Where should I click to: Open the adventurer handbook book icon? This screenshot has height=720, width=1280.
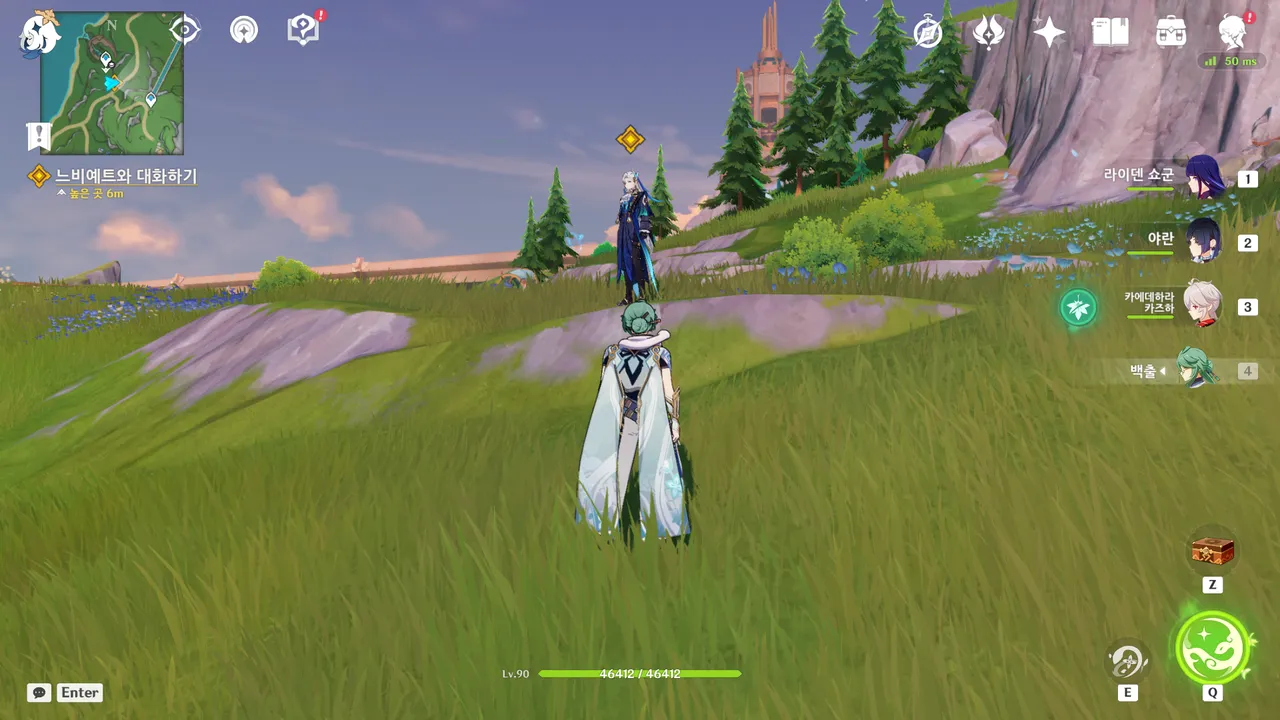click(1110, 33)
